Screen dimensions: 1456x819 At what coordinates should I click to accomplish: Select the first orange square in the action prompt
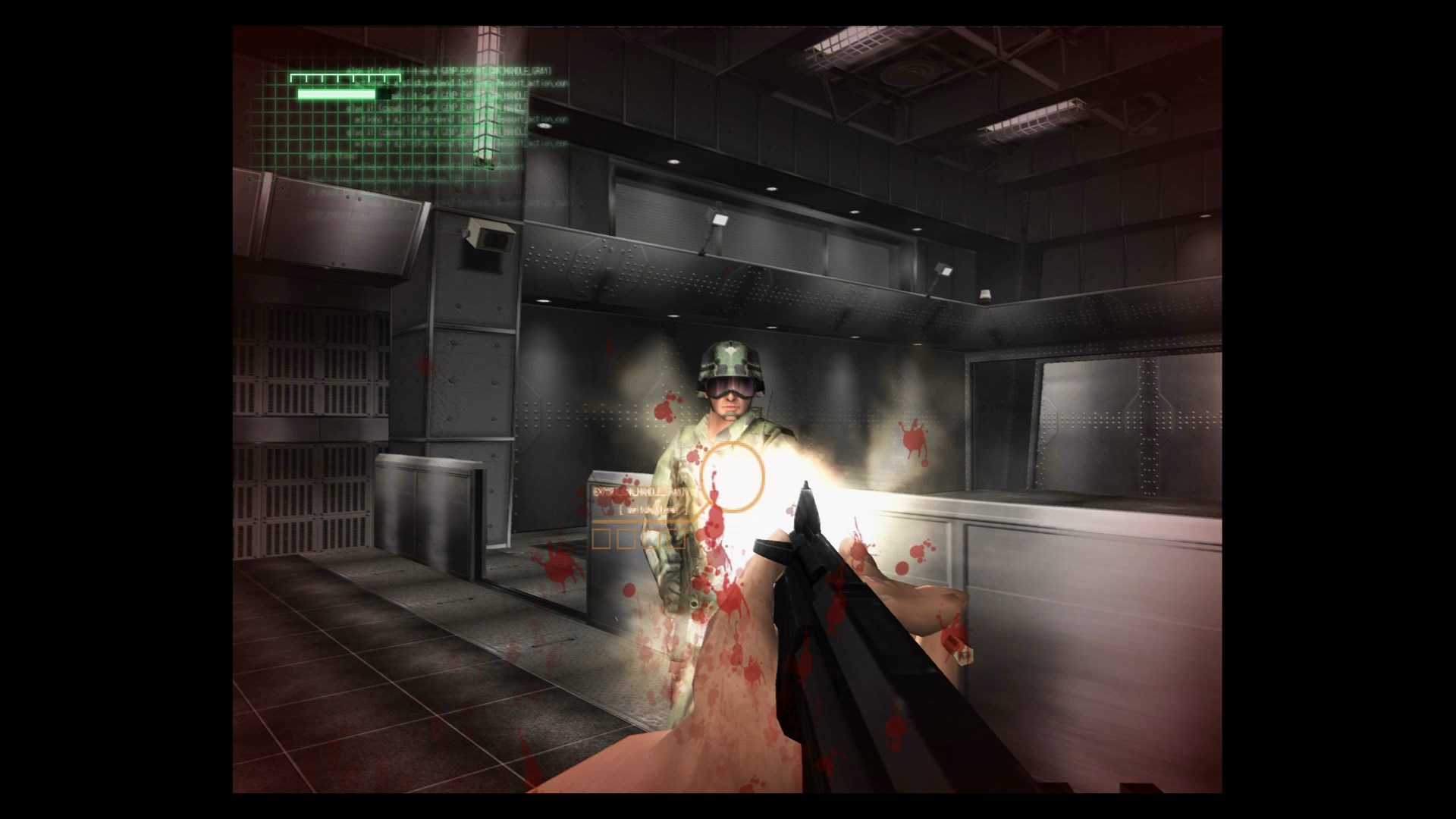pyautogui.click(x=603, y=539)
